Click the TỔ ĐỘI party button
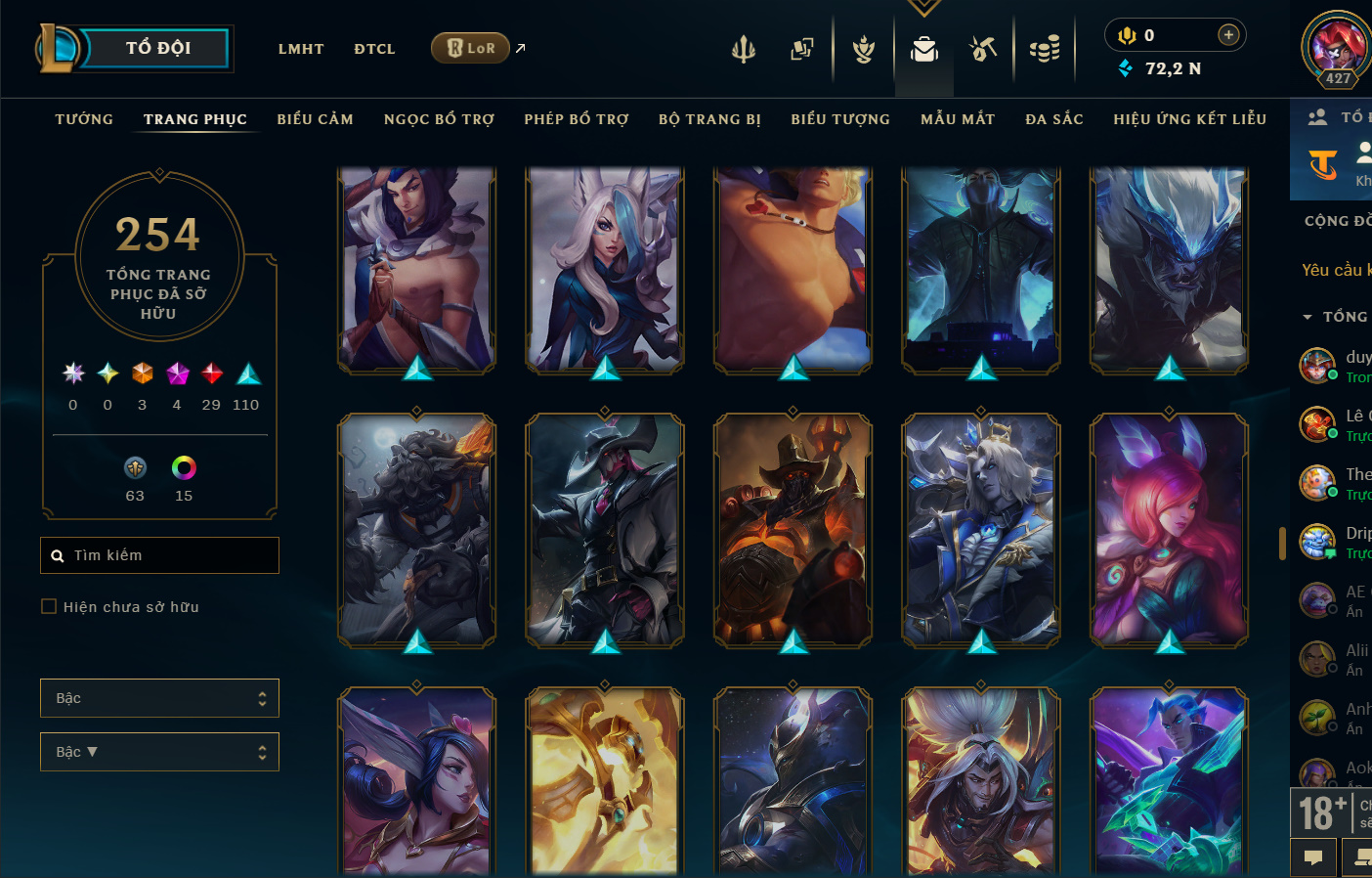The height and width of the screenshot is (878, 1372). click(x=157, y=48)
